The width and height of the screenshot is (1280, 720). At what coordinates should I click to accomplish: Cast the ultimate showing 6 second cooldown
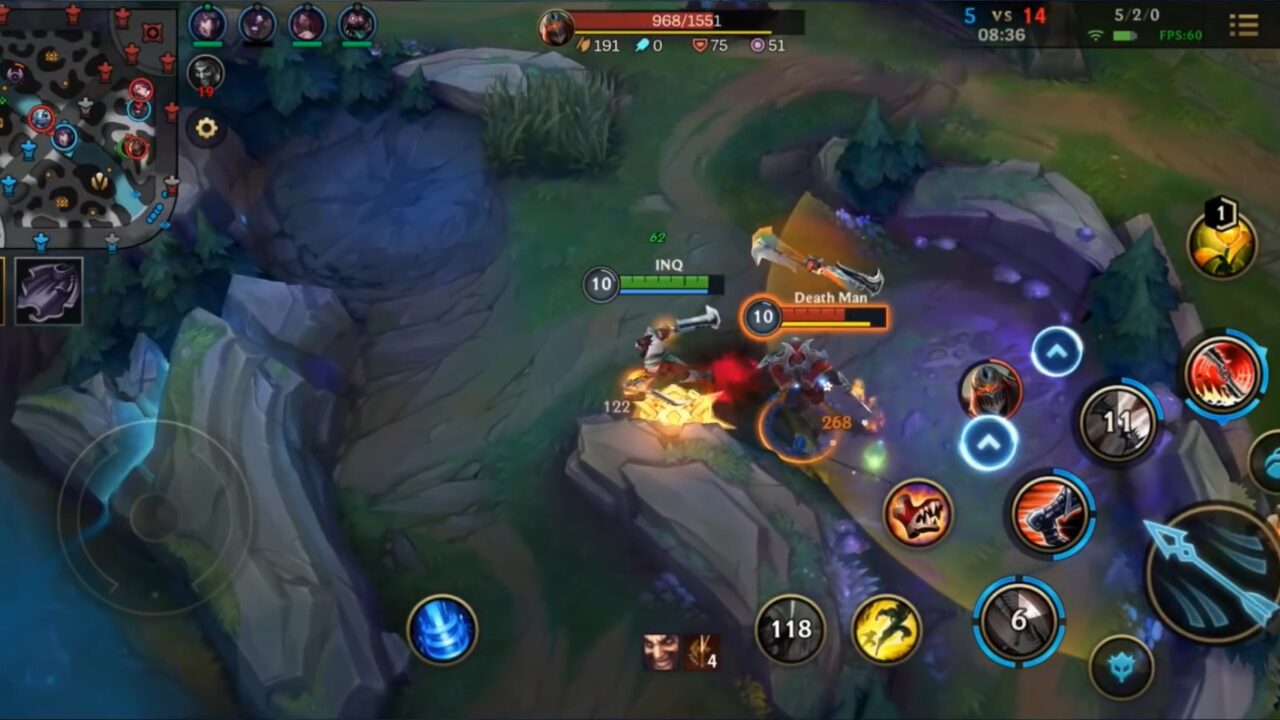click(x=1017, y=621)
